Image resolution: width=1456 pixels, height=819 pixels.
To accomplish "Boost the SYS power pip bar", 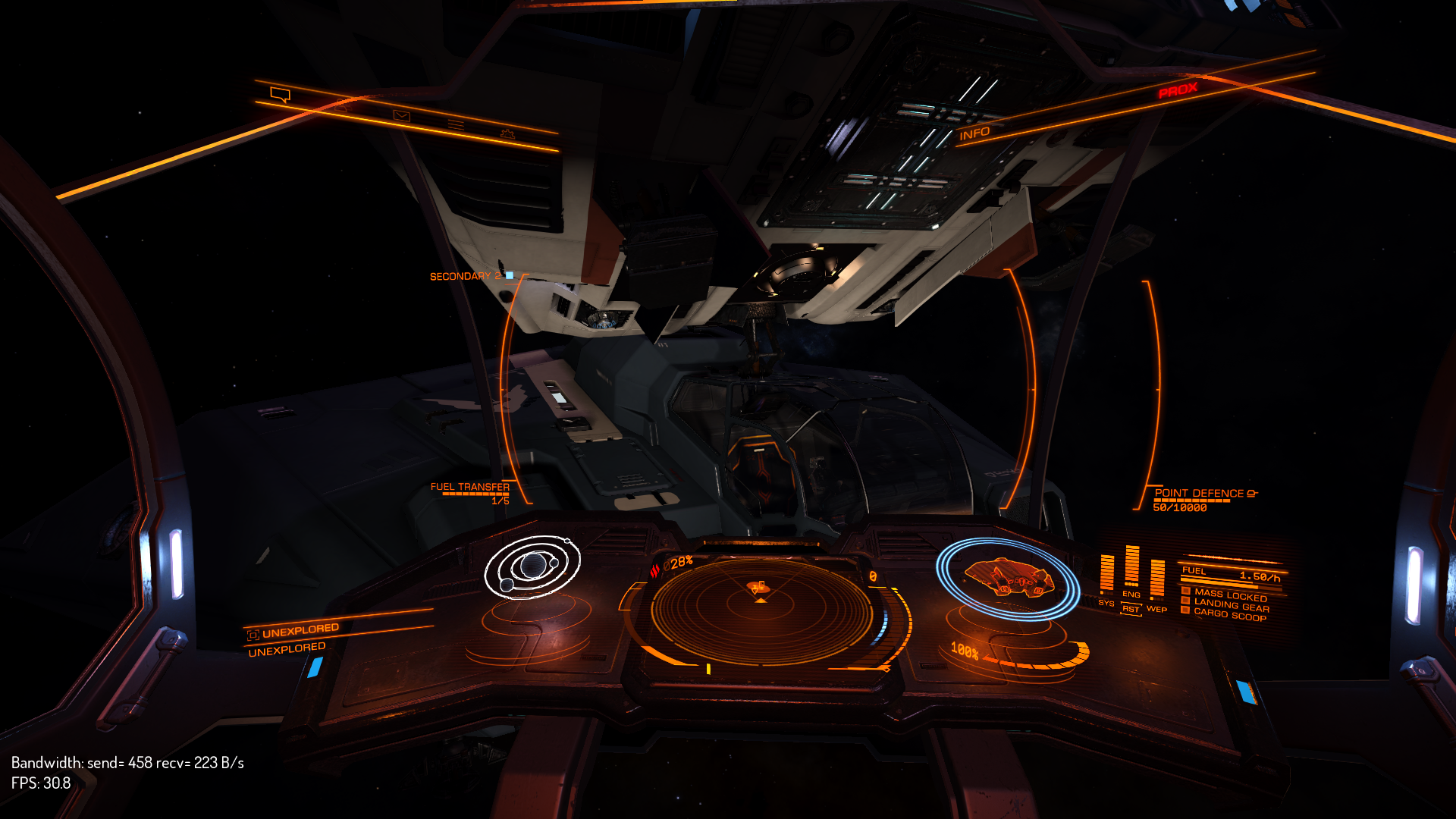I will click(x=1106, y=574).
